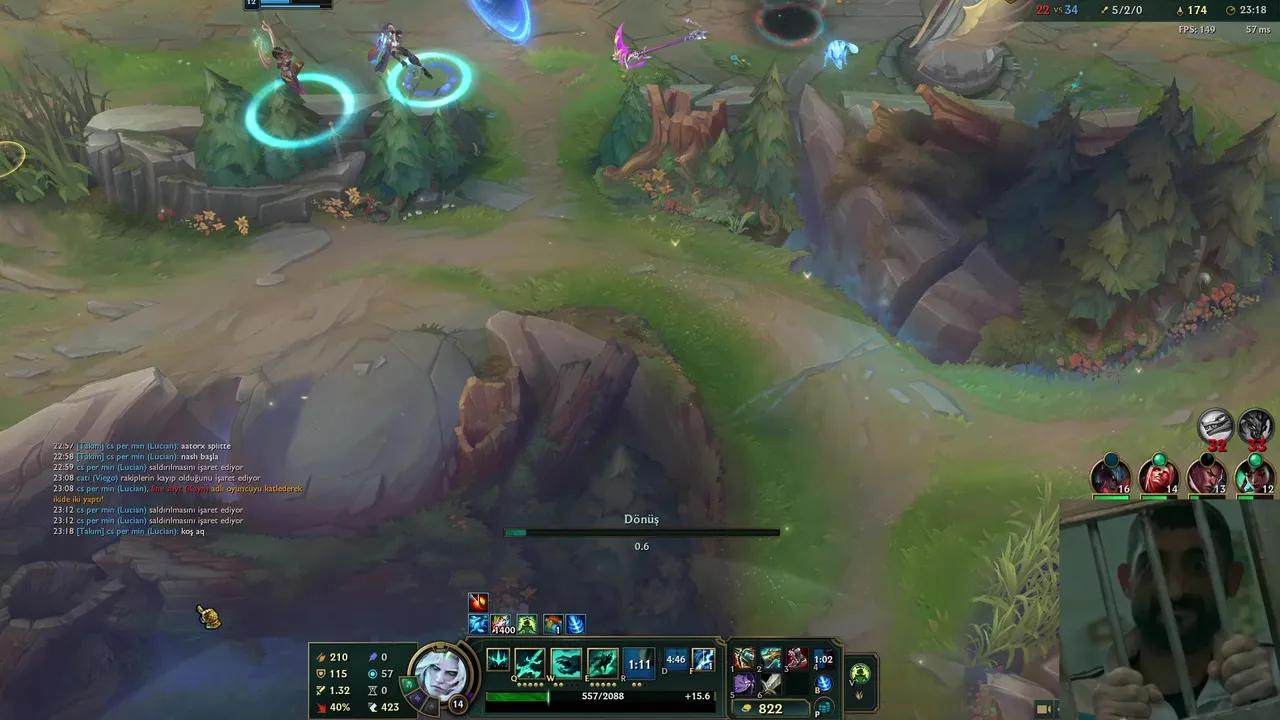Screen dimensions: 1280x720
Task: Click the D summoner spell on 4:46 cooldown
Action: 674,659
